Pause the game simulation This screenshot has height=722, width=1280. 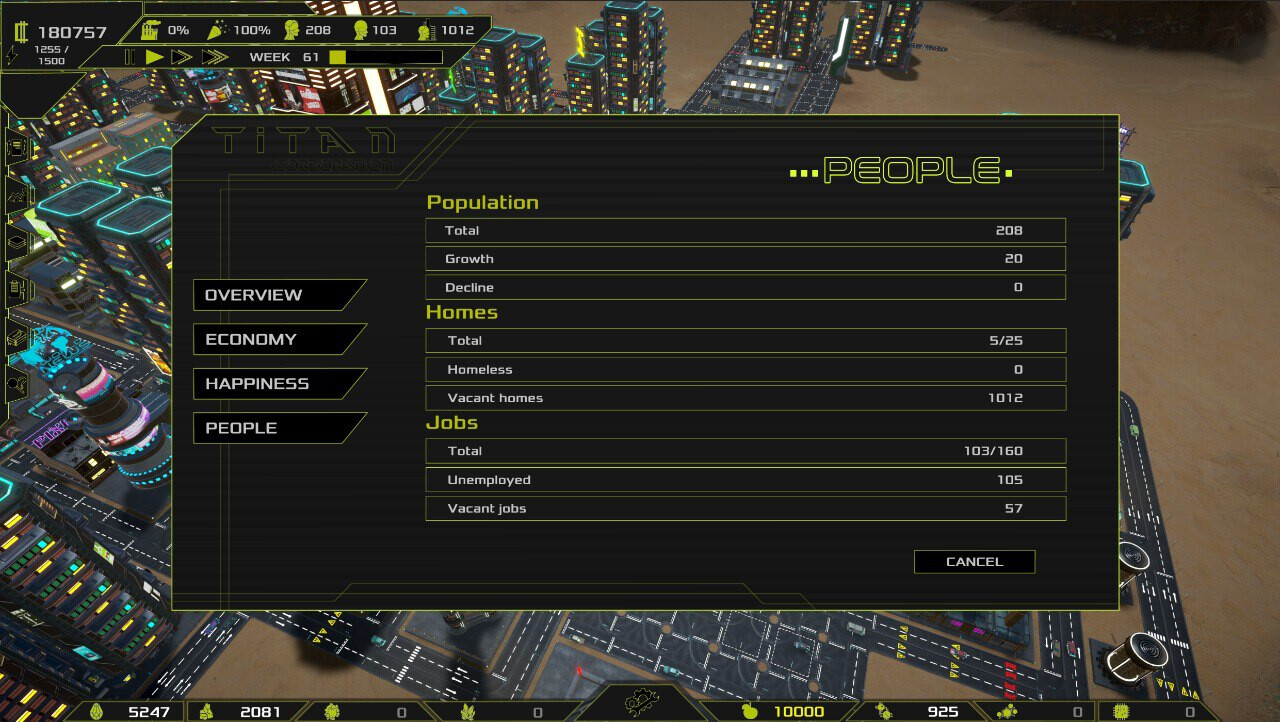point(131,56)
